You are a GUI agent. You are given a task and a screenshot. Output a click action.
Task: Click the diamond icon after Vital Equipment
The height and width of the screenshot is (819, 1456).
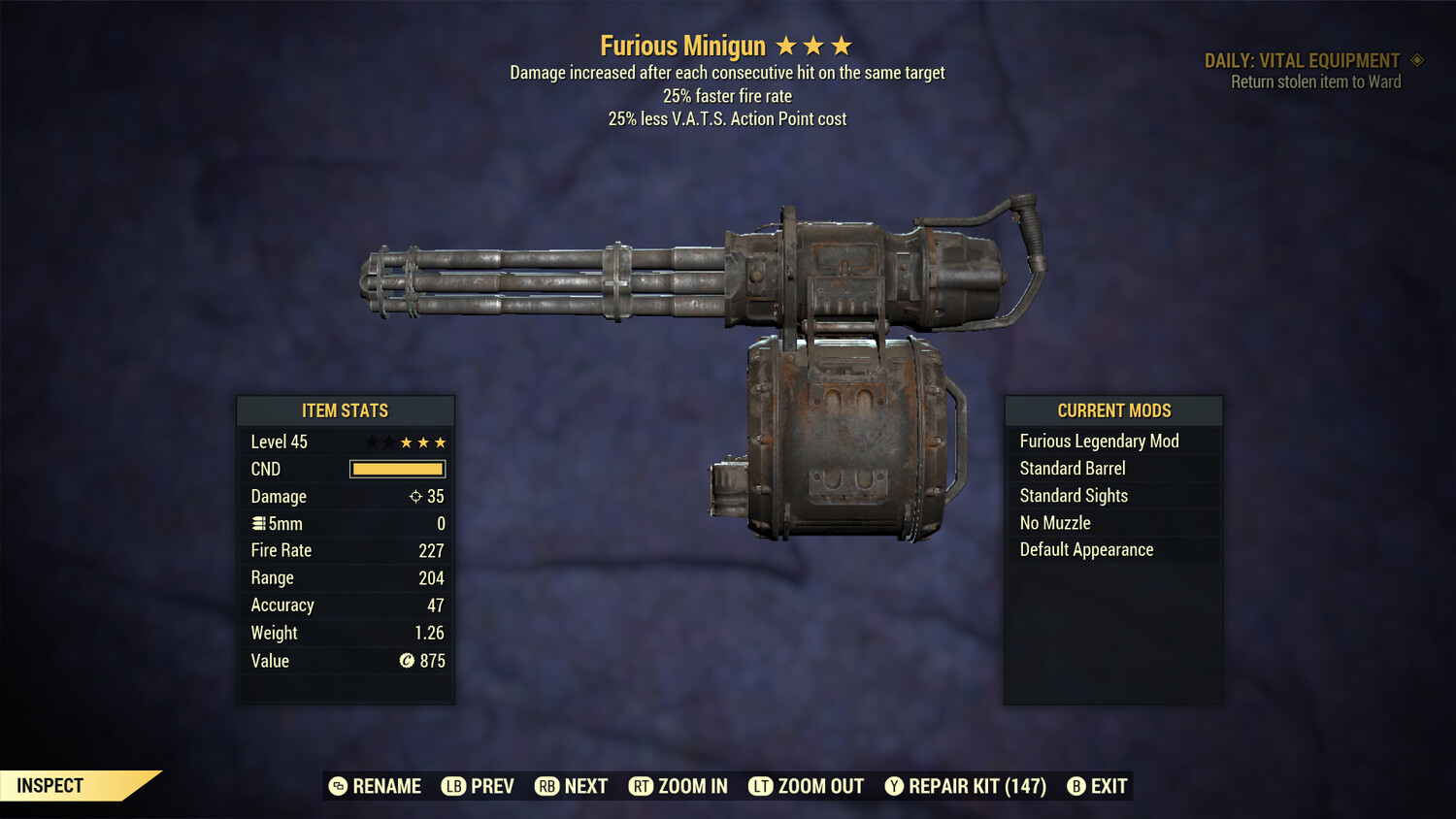pyautogui.click(x=1415, y=60)
